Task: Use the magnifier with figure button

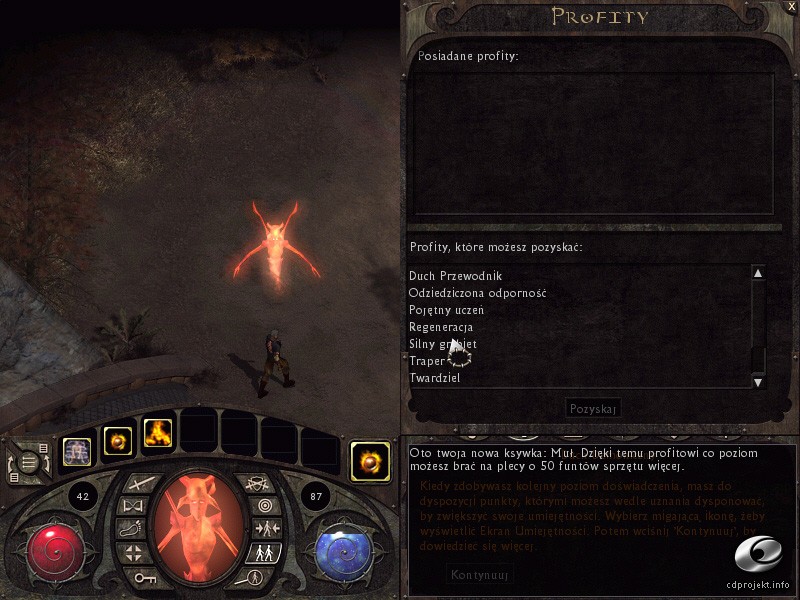Action: pyautogui.click(x=255, y=577)
